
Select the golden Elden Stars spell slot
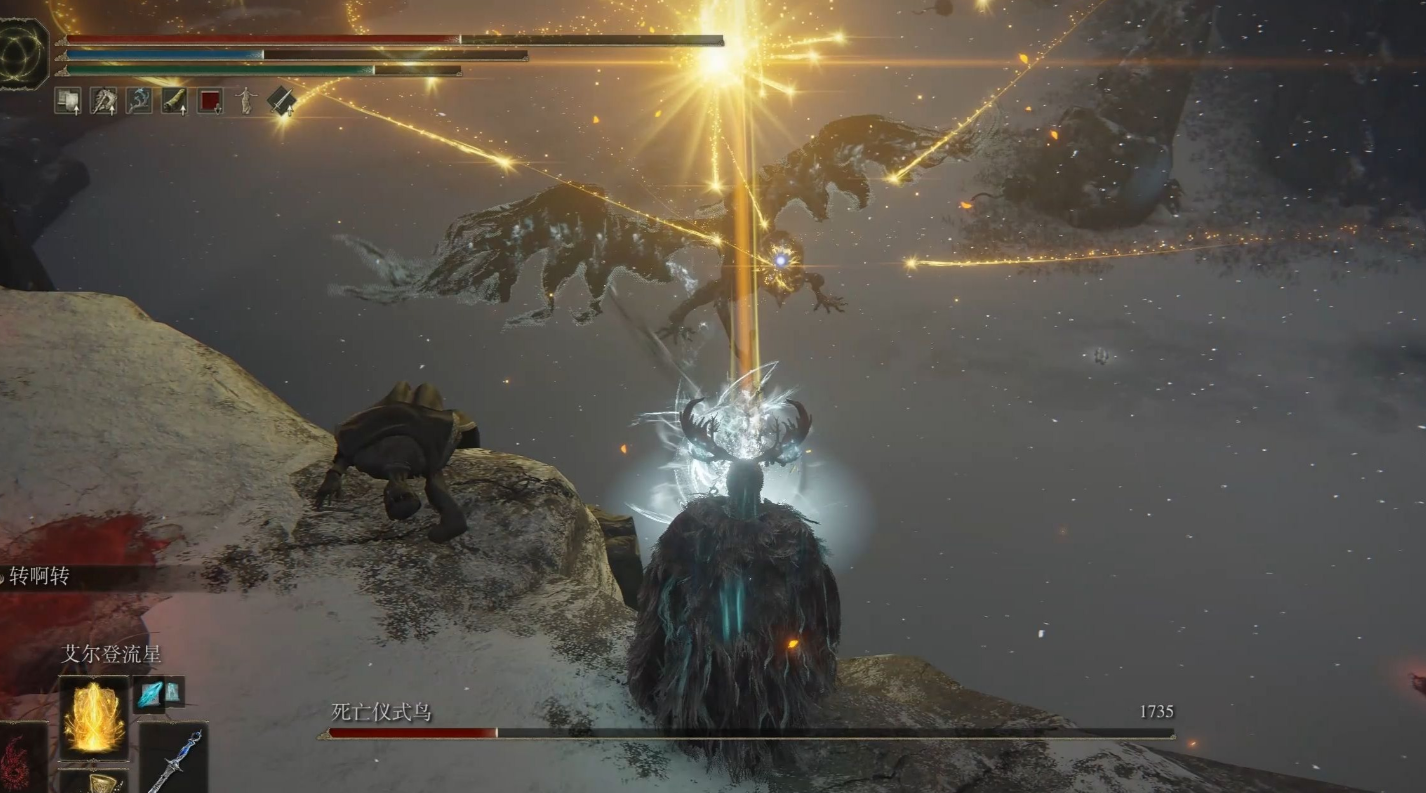point(94,717)
